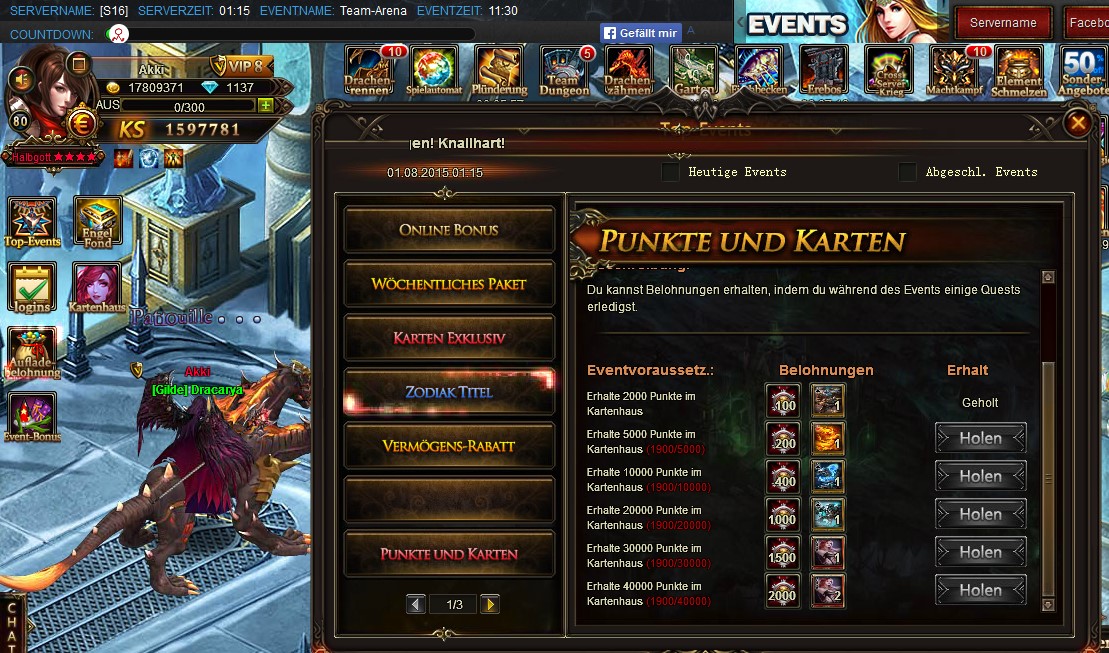Open the Spielautomat icon

(x=435, y=71)
